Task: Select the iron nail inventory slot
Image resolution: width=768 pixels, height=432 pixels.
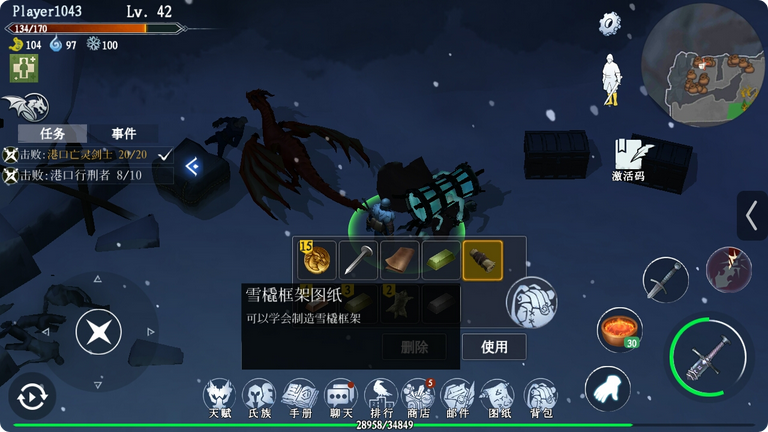Action: [358, 259]
